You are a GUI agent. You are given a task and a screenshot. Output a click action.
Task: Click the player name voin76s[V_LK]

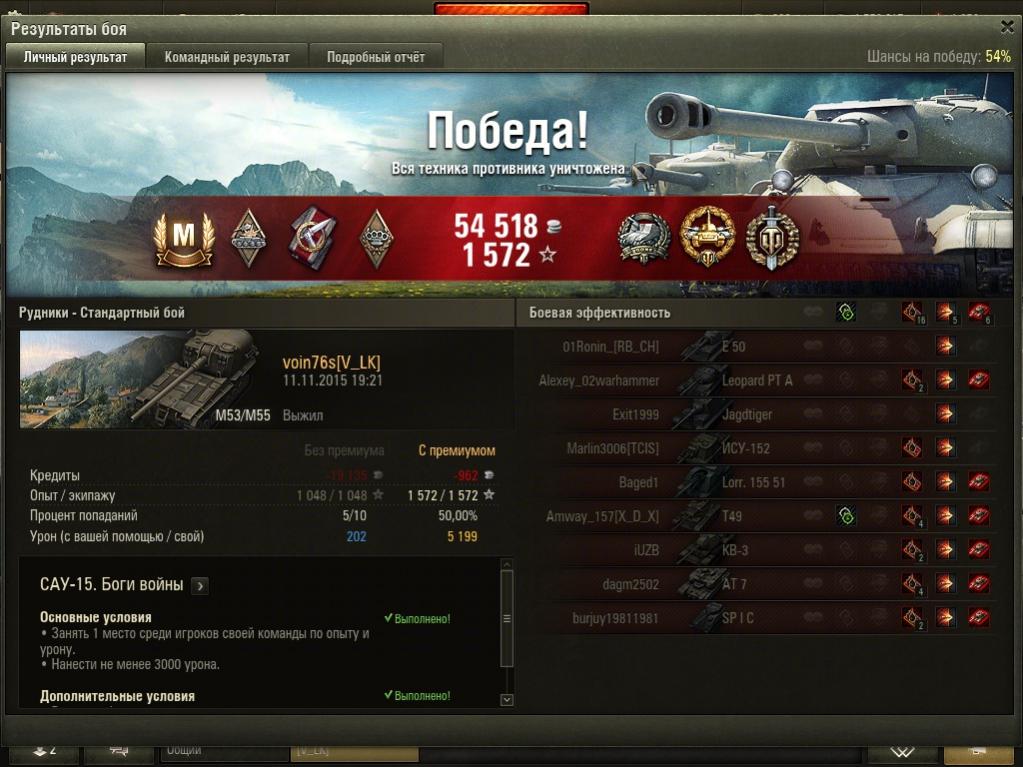click(332, 363)
